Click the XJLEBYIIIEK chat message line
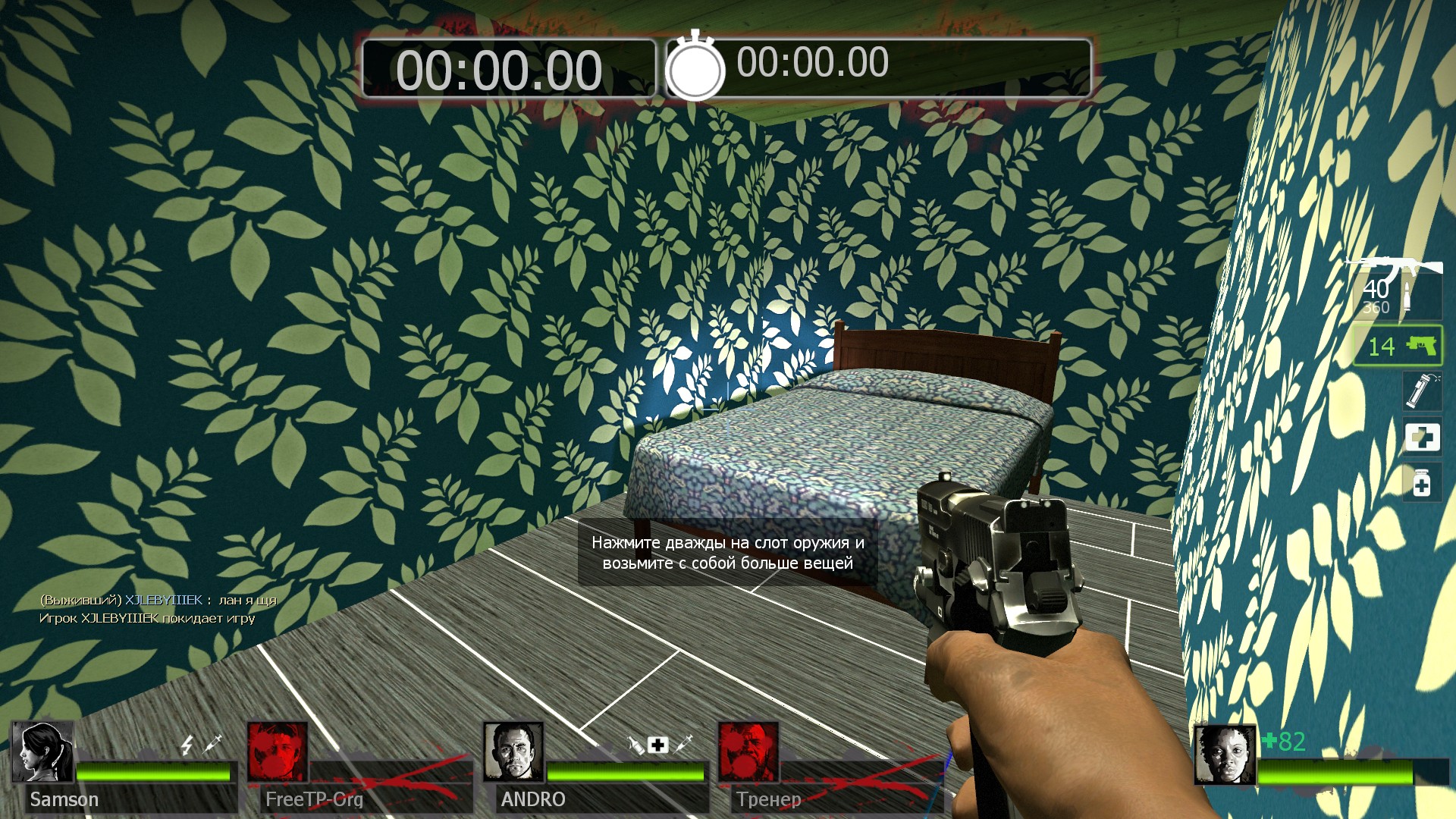This screenshot has width=1456, height=819. point(158,600)
